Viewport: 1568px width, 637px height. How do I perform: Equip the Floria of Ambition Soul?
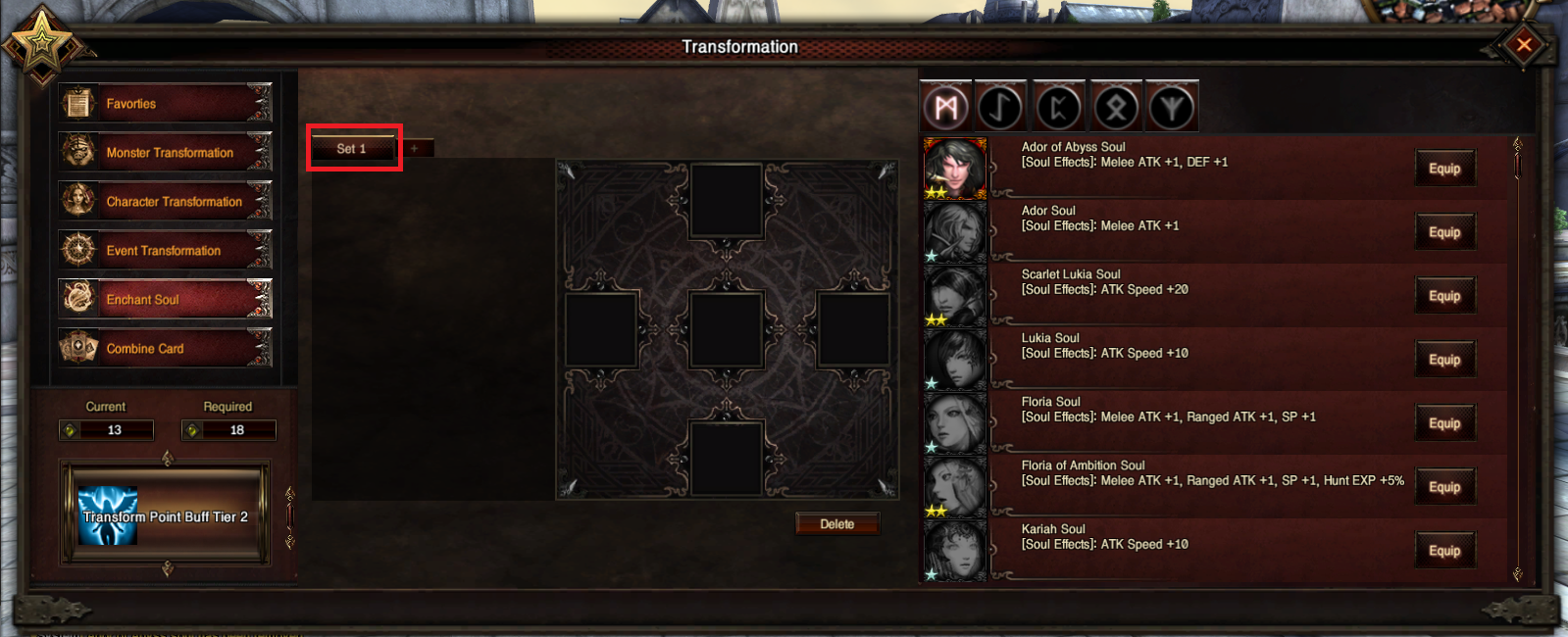[x=1443, y=487]
